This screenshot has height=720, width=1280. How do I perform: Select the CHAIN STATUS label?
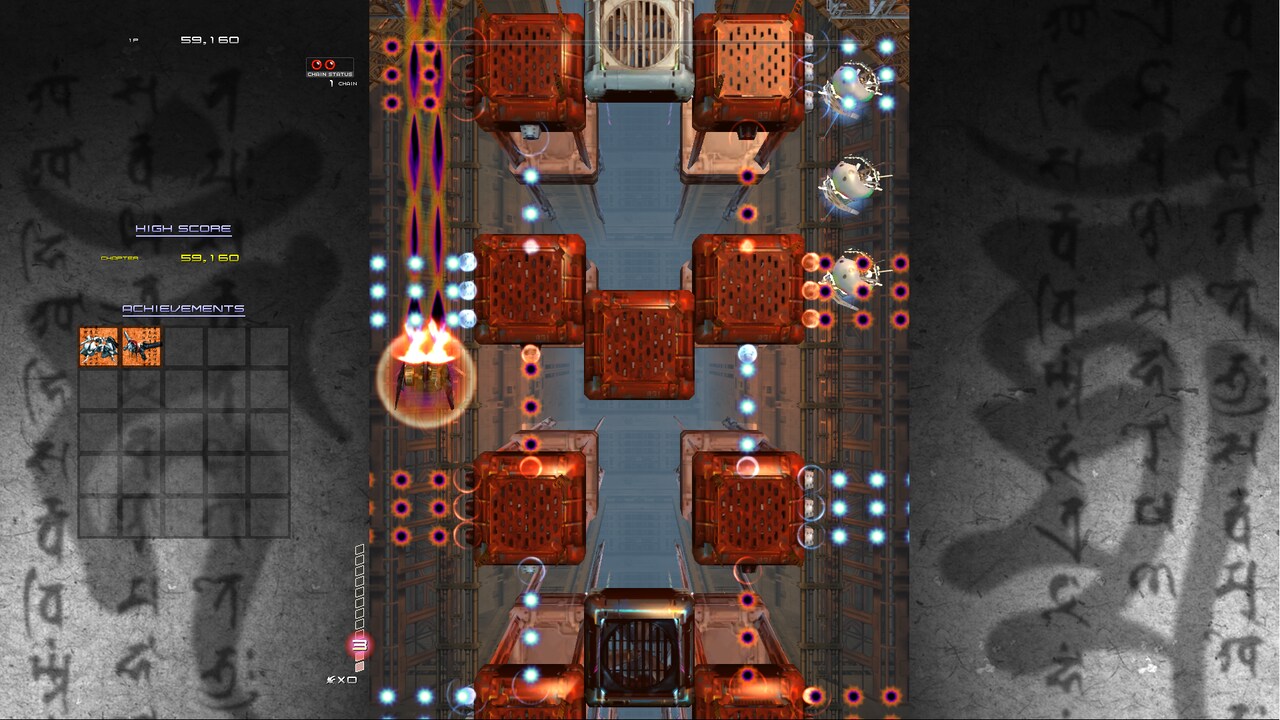coord(330,74)
